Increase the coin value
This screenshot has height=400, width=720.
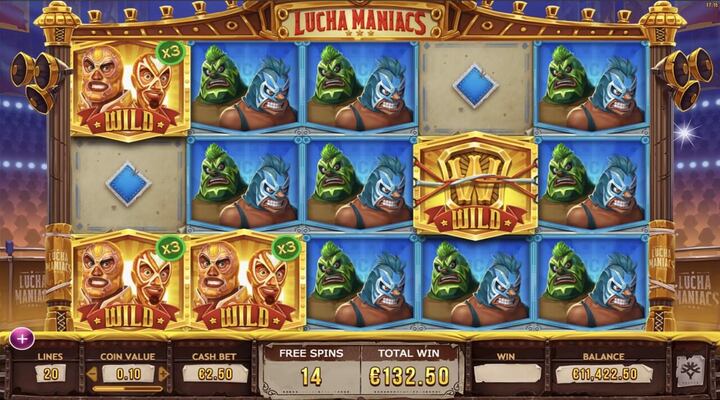pos(161,373)
